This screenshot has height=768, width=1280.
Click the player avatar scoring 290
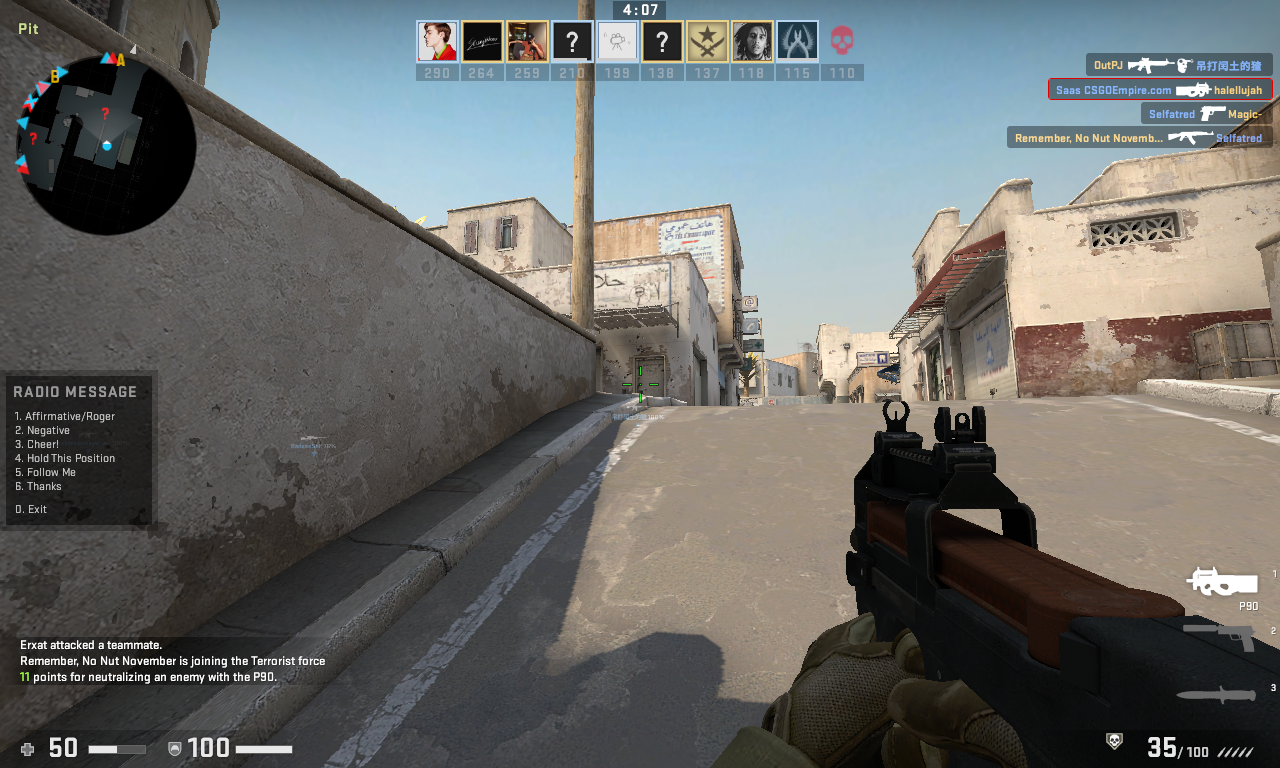tap(437, 42)
